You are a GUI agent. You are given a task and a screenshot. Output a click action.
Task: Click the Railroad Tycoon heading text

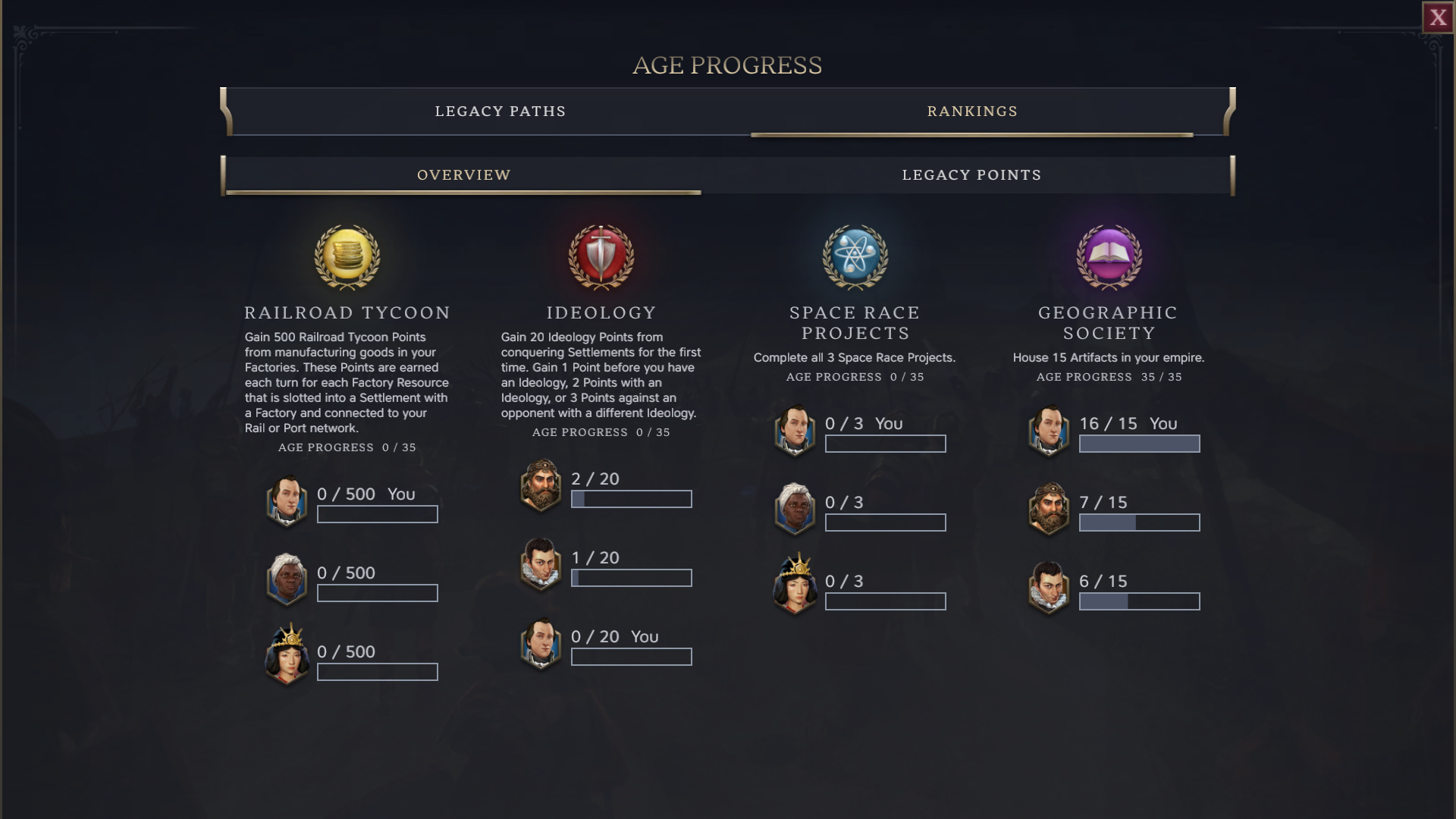[347, 312]
